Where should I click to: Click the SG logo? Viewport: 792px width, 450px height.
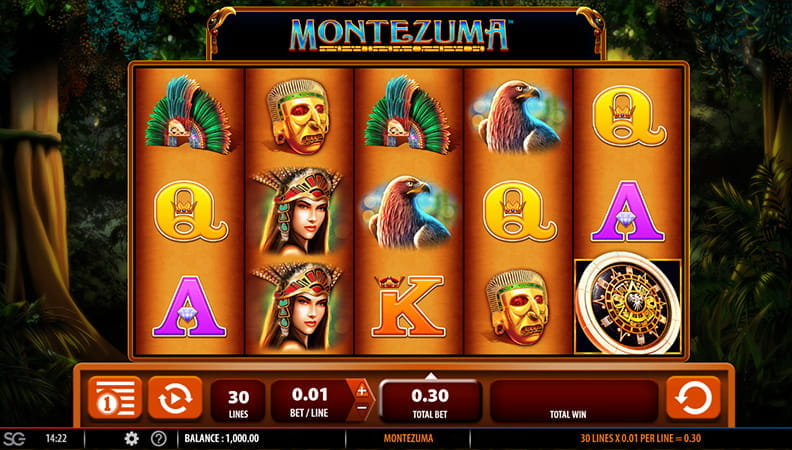click(x=14, y=438)
